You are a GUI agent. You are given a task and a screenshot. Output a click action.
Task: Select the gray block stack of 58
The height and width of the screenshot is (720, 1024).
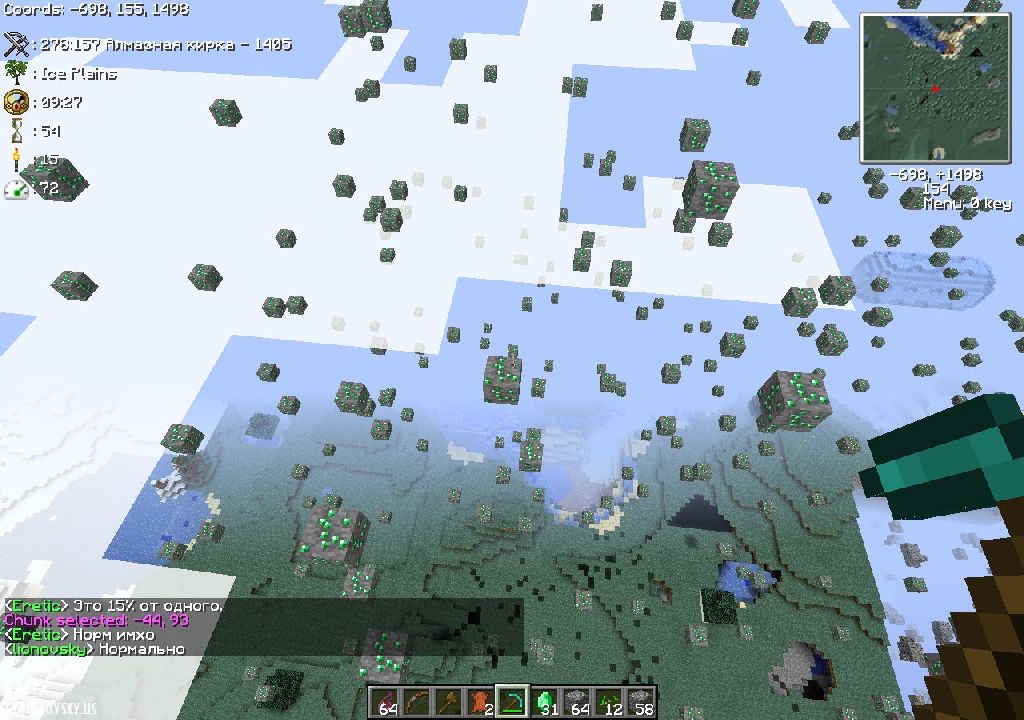pos(641,702)
